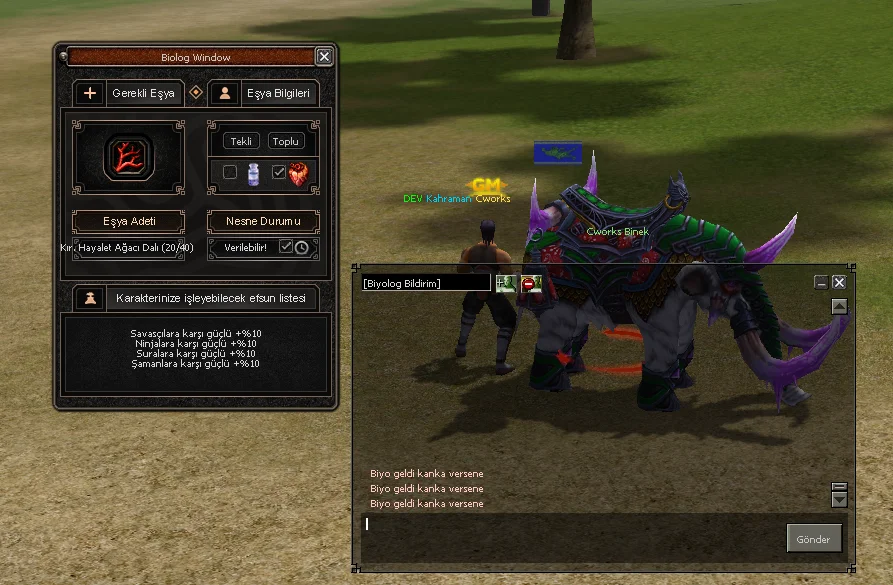Click the whisper chat scroll-down arrow
Viewport: 893px width, 585px height.
839,499
